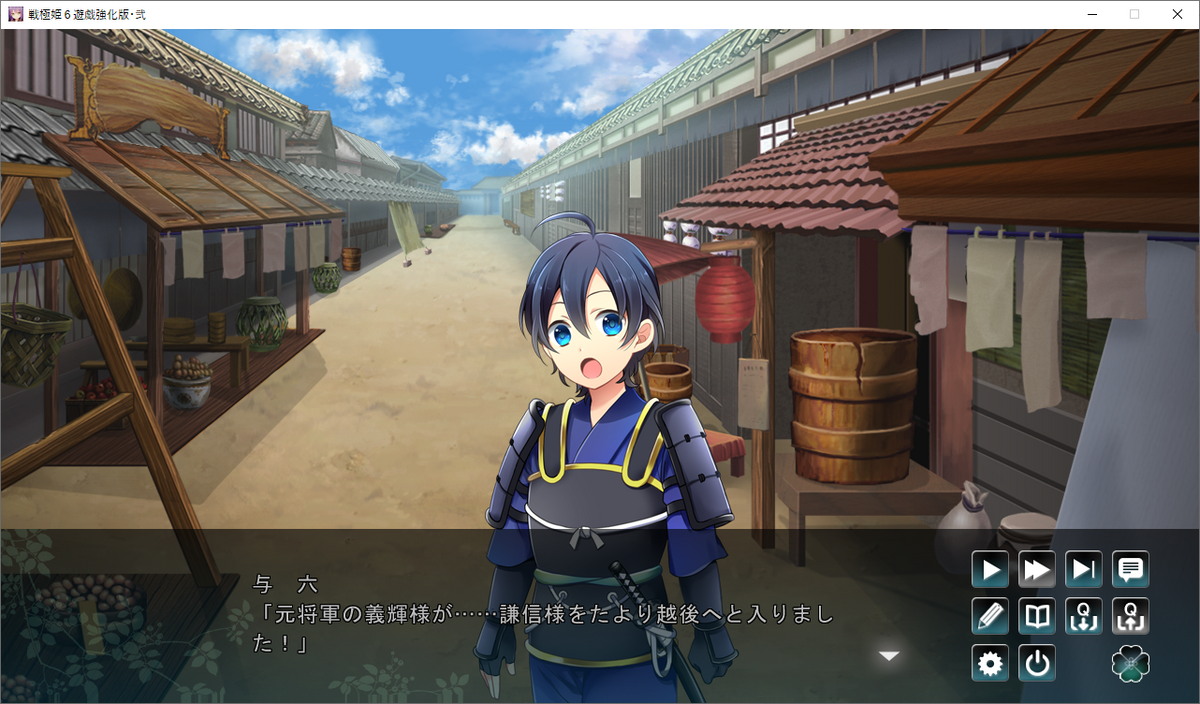Screen dimensions: 1200x704
Task: Start auto-play with the single triangle button
Action: click(990, 570)
